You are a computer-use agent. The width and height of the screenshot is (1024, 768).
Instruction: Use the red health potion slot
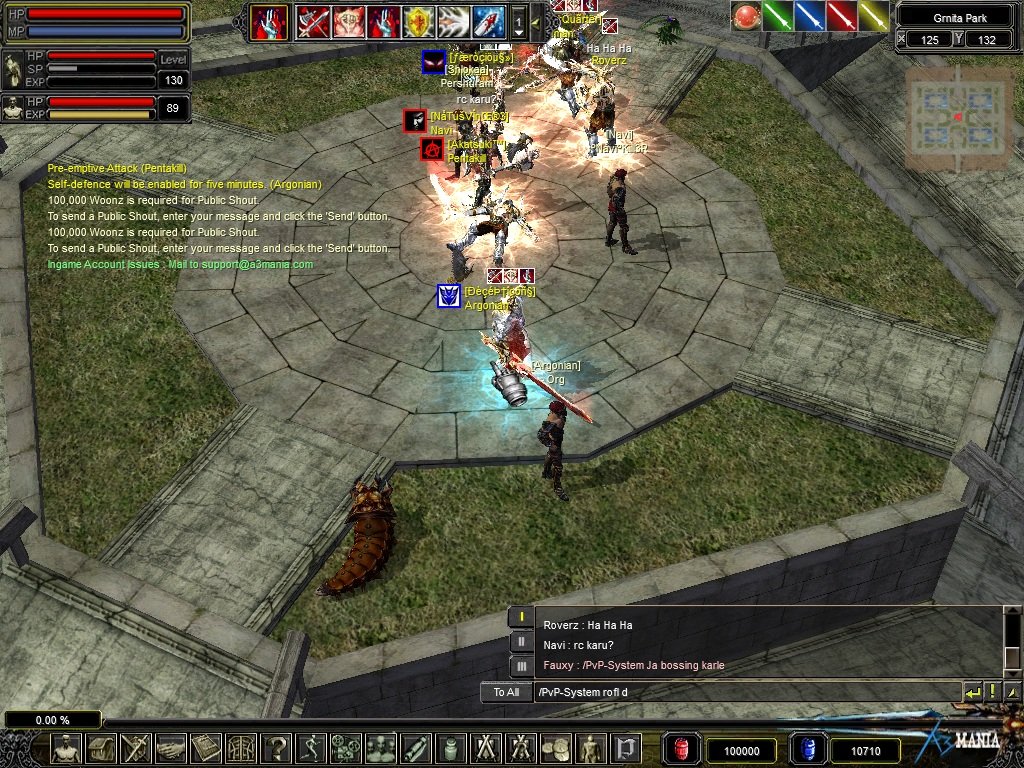(680, 749)
